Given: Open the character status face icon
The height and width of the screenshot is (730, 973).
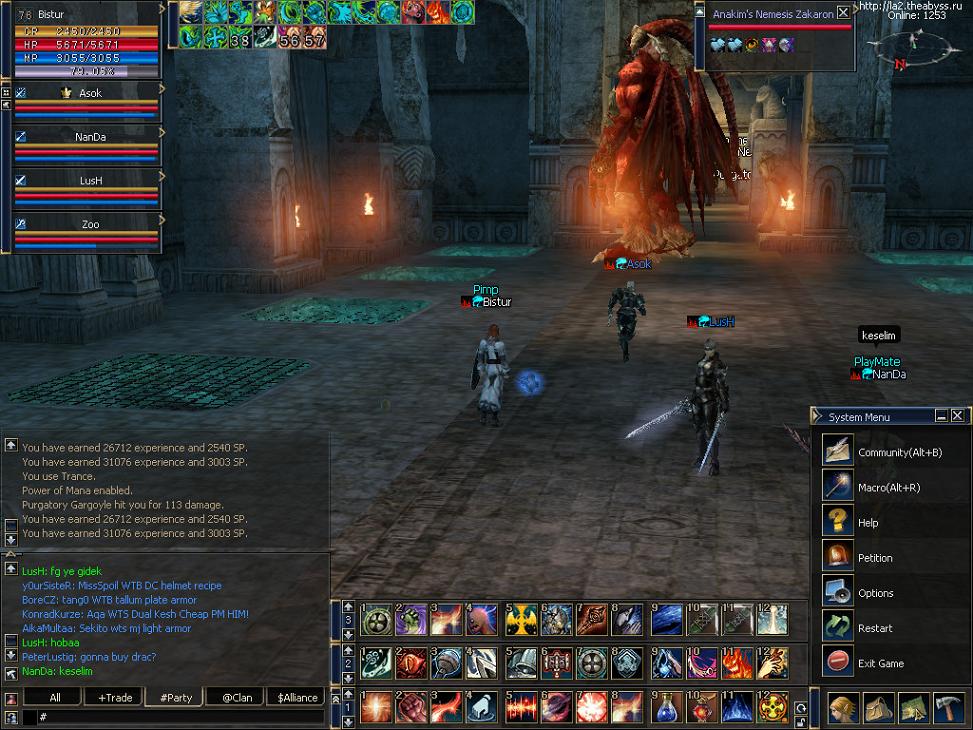Looking at the screenshot, I should click(x=843, y=708).
